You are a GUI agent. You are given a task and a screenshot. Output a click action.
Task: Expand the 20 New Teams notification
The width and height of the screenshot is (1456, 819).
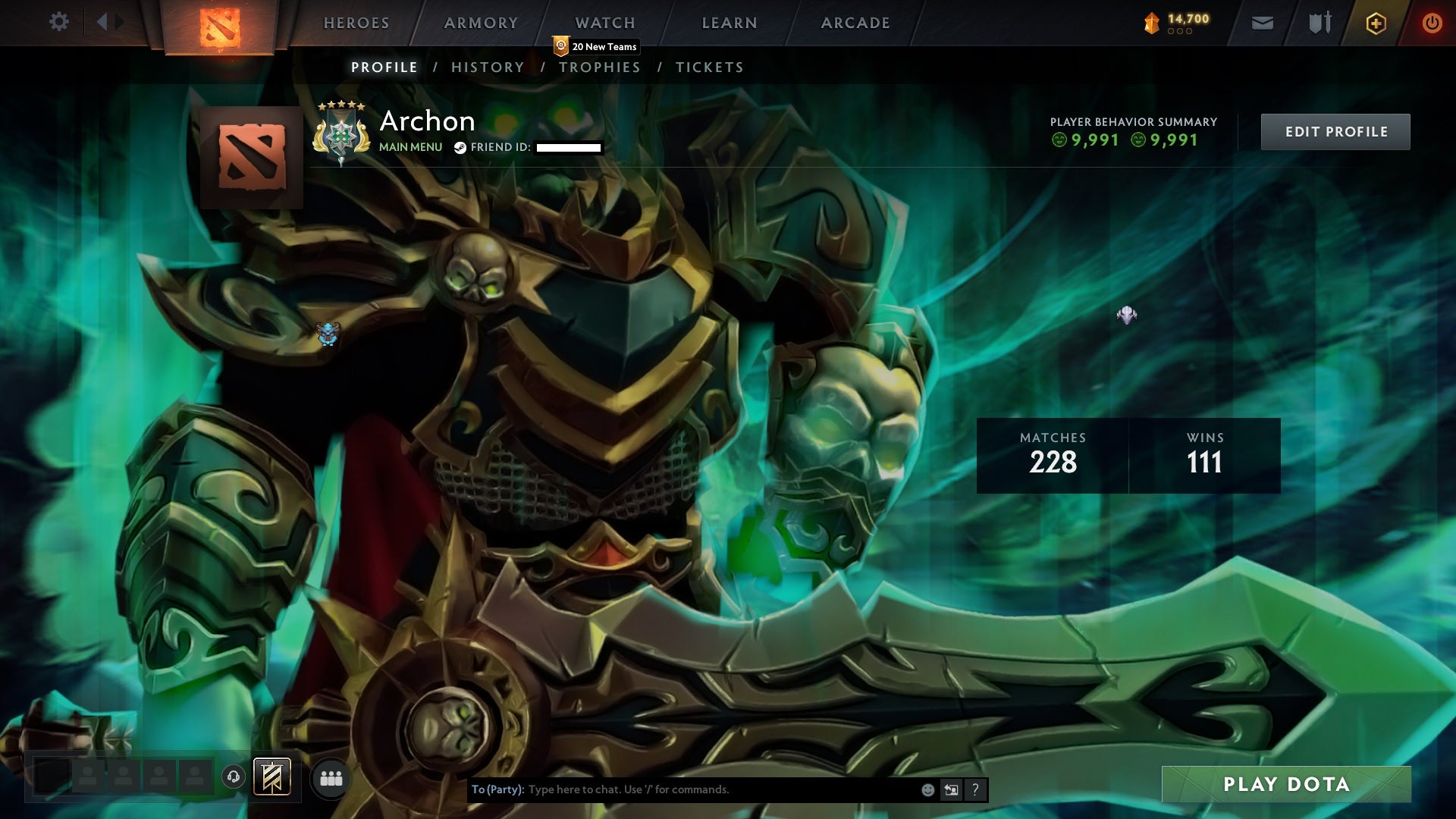point(595,46)
